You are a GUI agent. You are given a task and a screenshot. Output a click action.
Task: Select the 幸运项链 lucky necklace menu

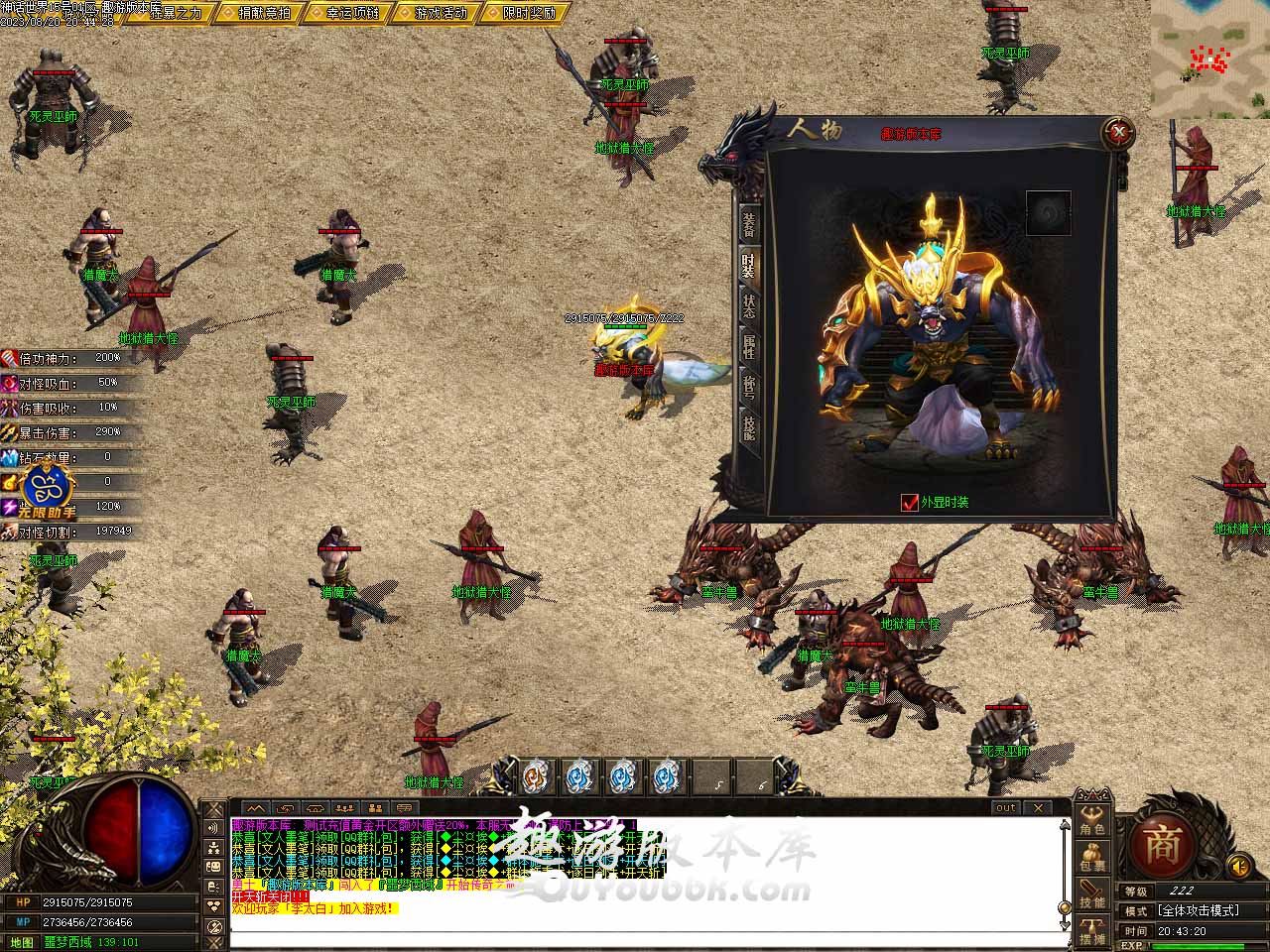coord(352,13)
